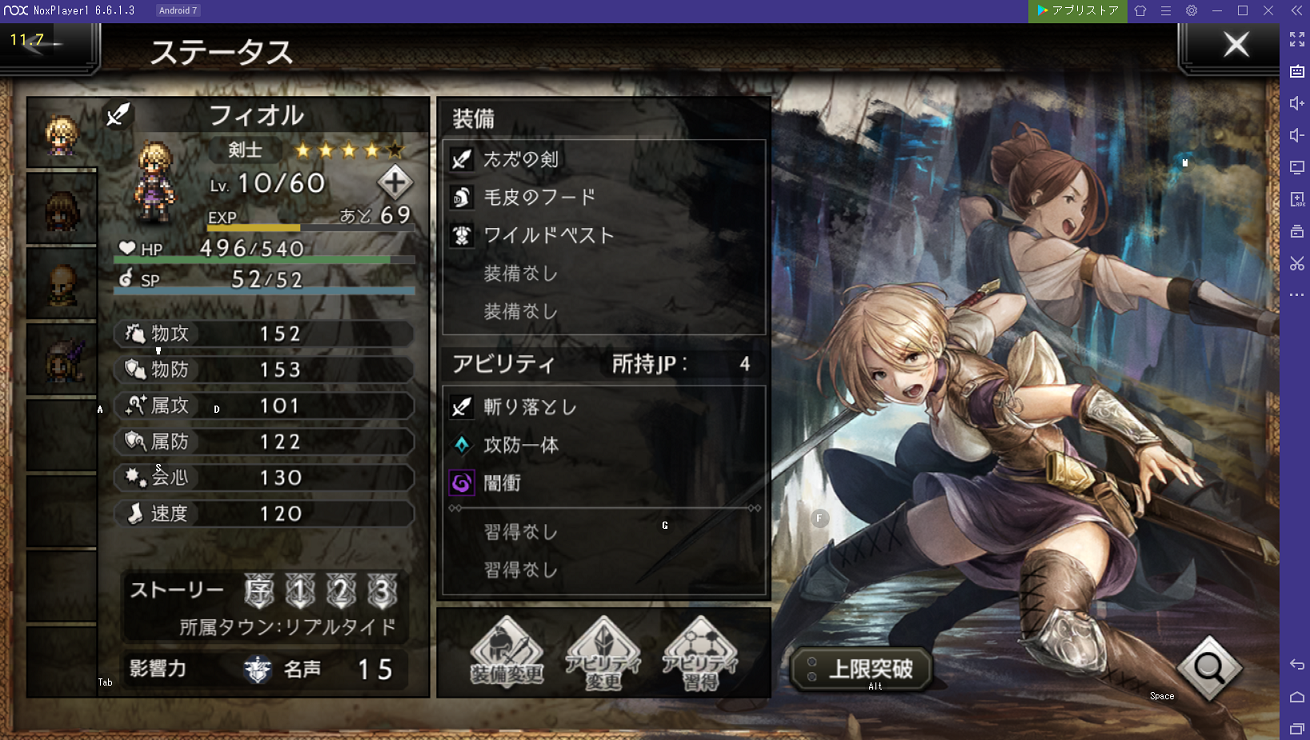This screenshot has height=740, width=1310.
Task: Open 装備変更 to change equipment
Action: click(508, 654)
